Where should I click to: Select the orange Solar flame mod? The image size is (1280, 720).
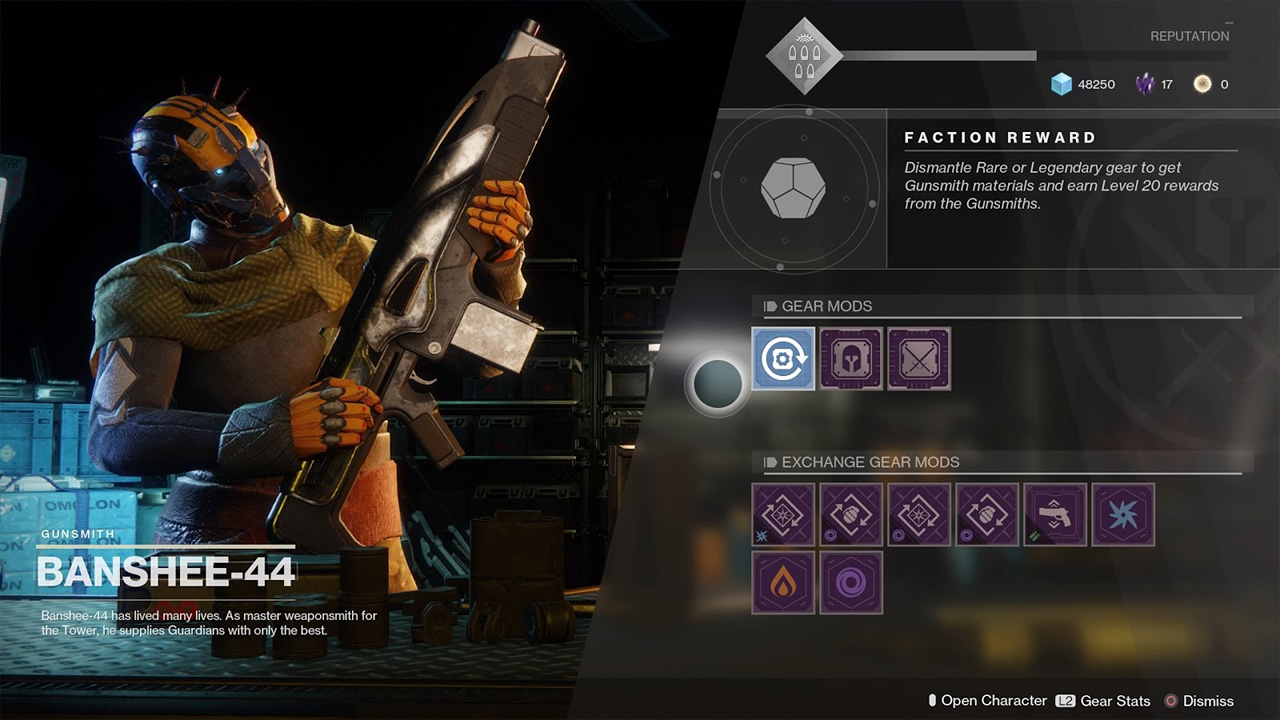783,582
